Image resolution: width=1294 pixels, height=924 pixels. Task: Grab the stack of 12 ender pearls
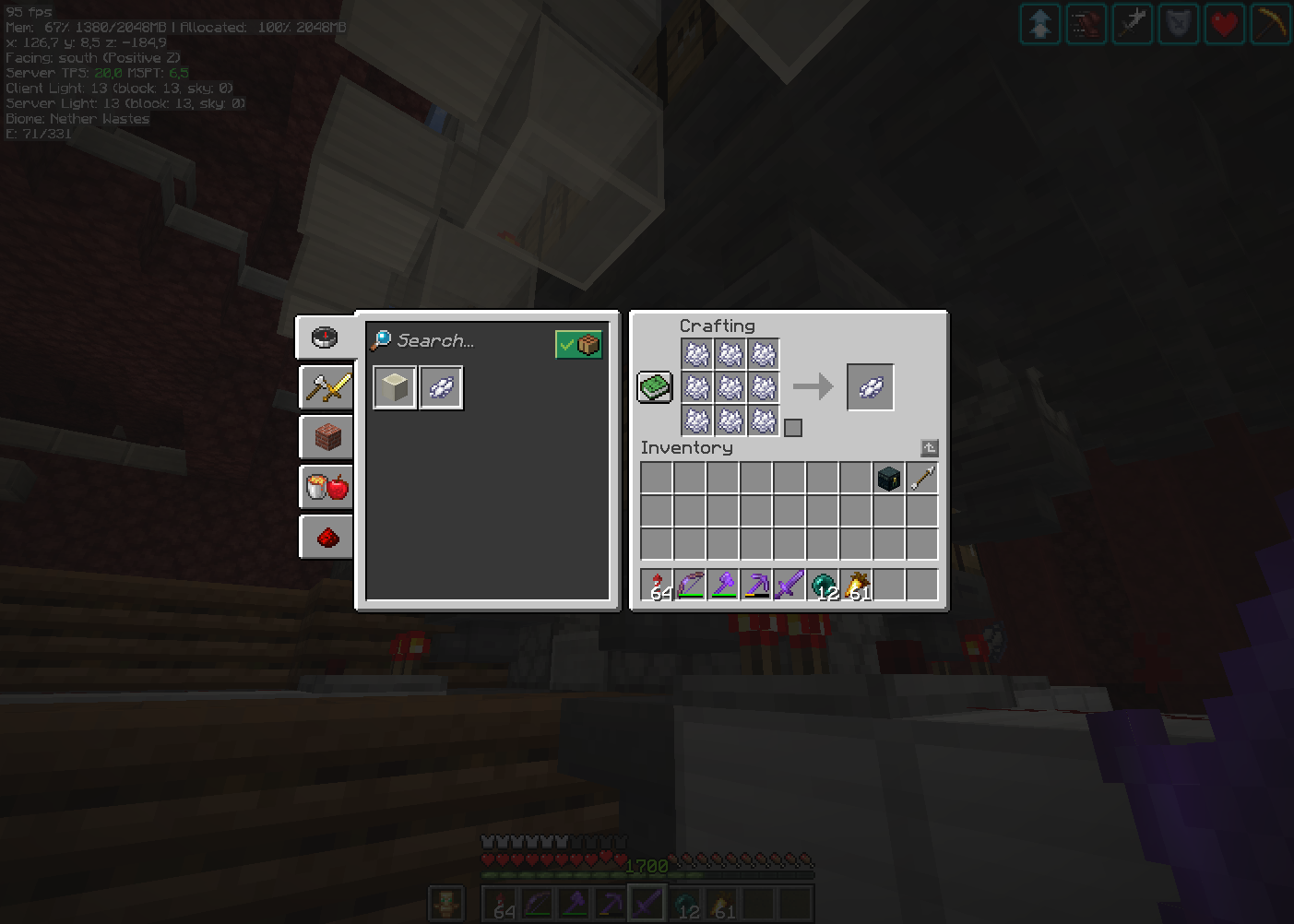[x=823, y=584]
